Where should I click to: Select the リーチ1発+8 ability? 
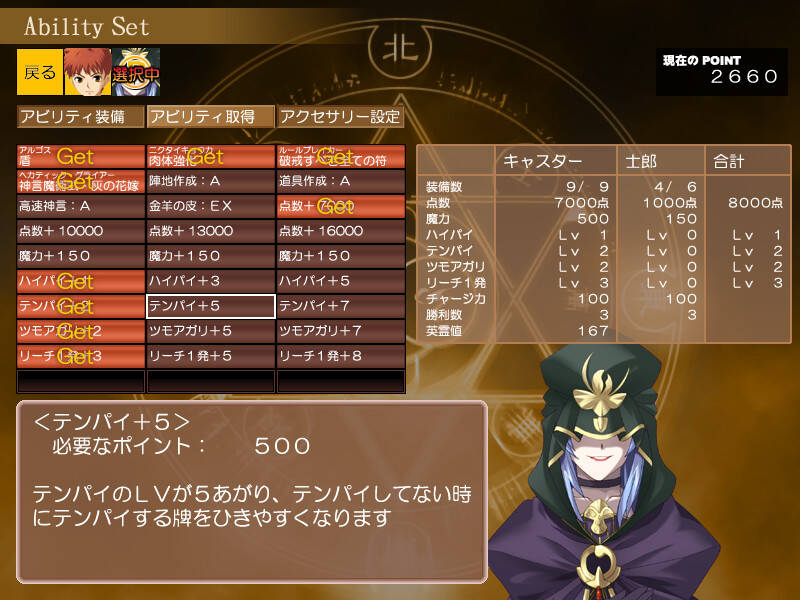[x=341, y=356]
